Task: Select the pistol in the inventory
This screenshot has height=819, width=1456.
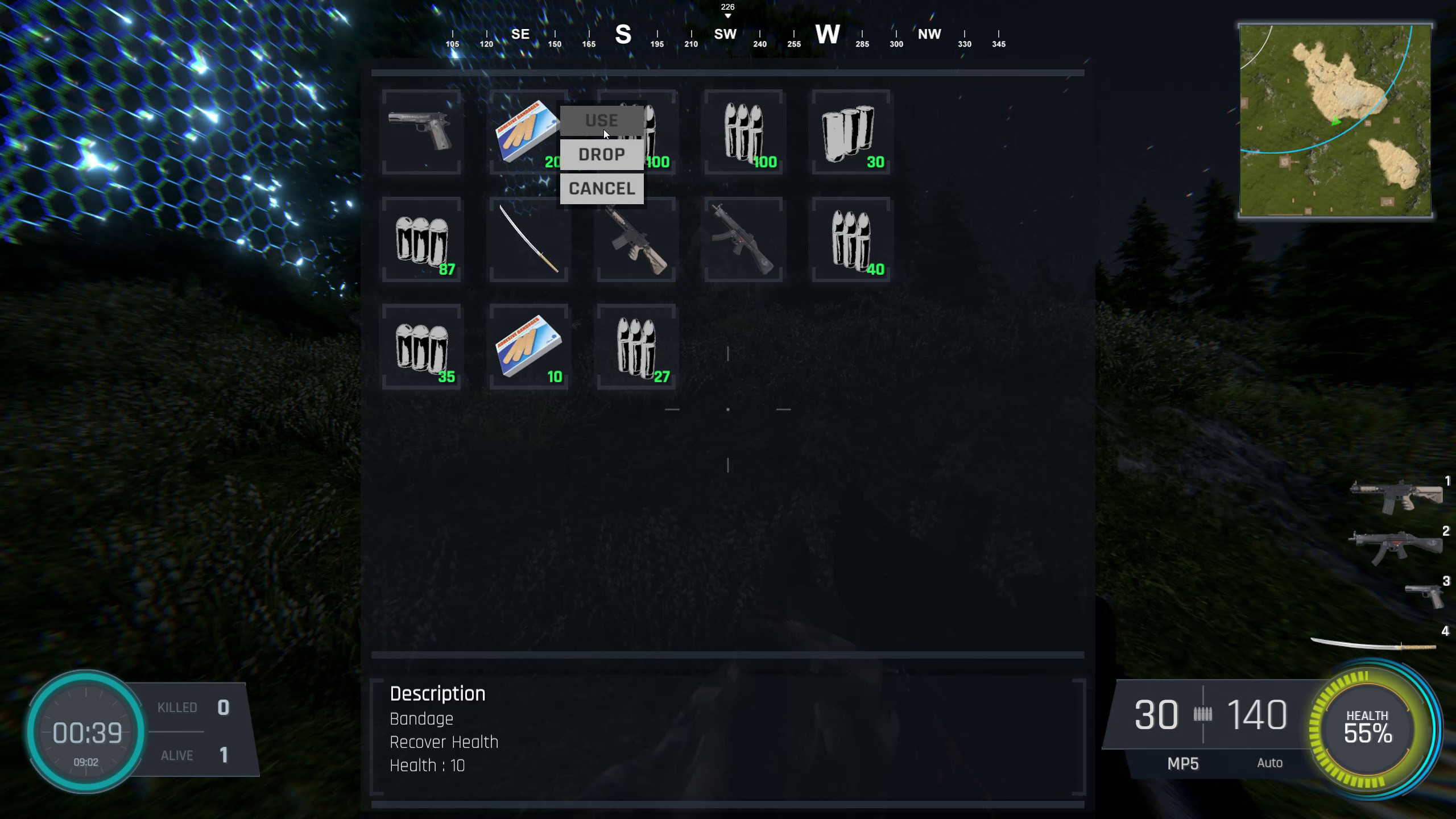Action: [421, 132]
